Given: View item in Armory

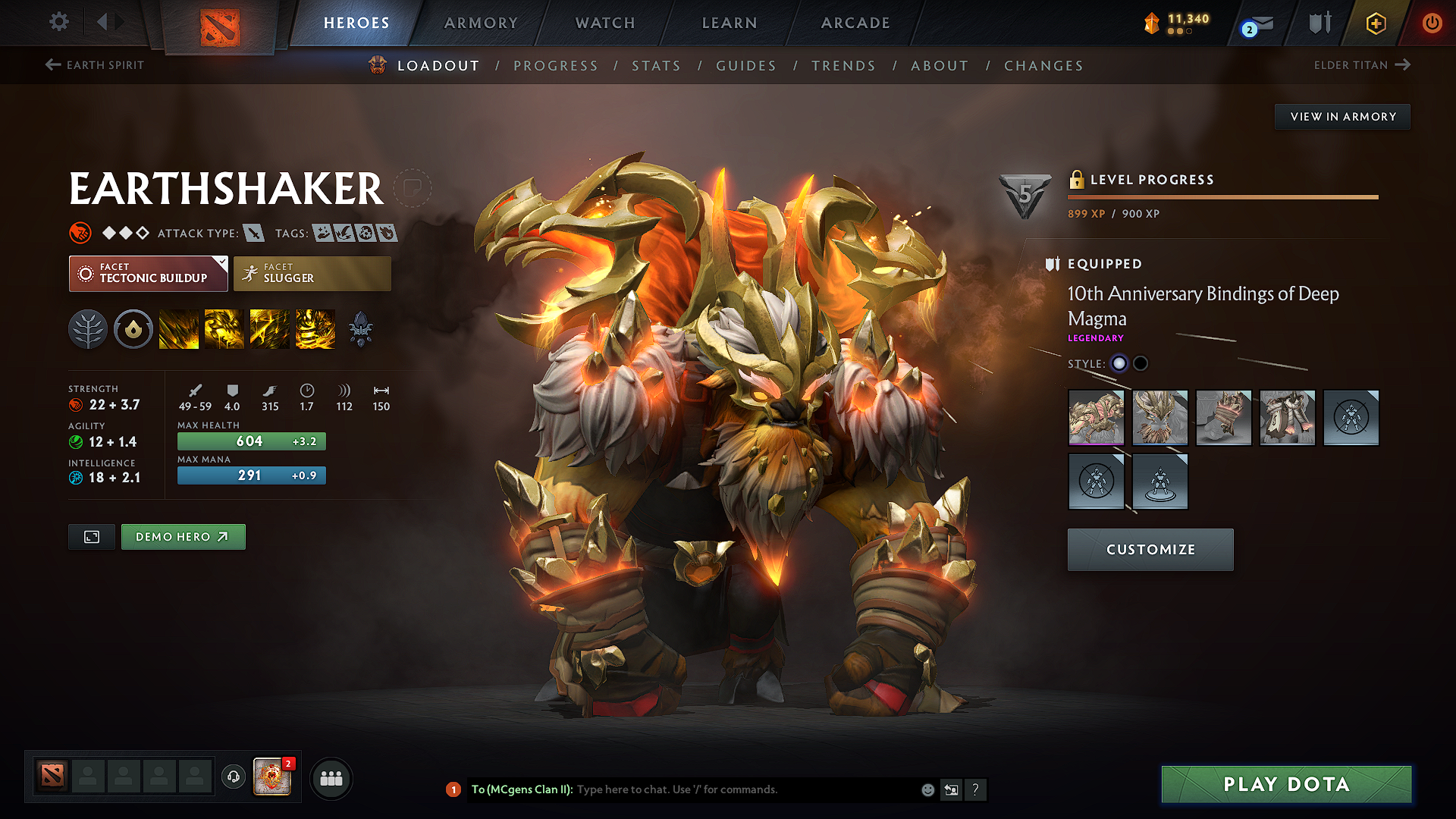Looking at the screenshot, I should tap(1342, 117).
